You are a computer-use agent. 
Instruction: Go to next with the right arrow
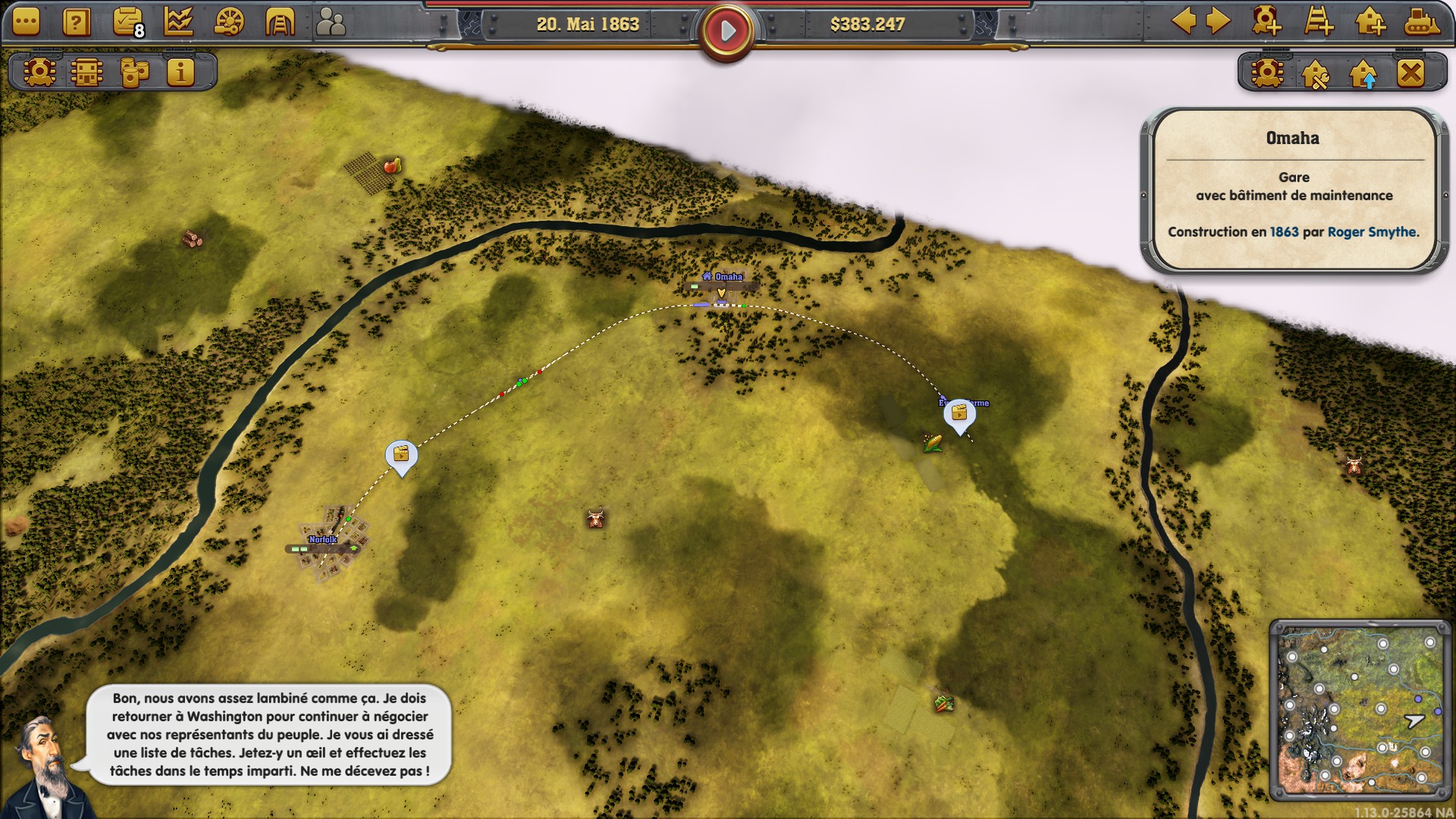point(1218,21)
